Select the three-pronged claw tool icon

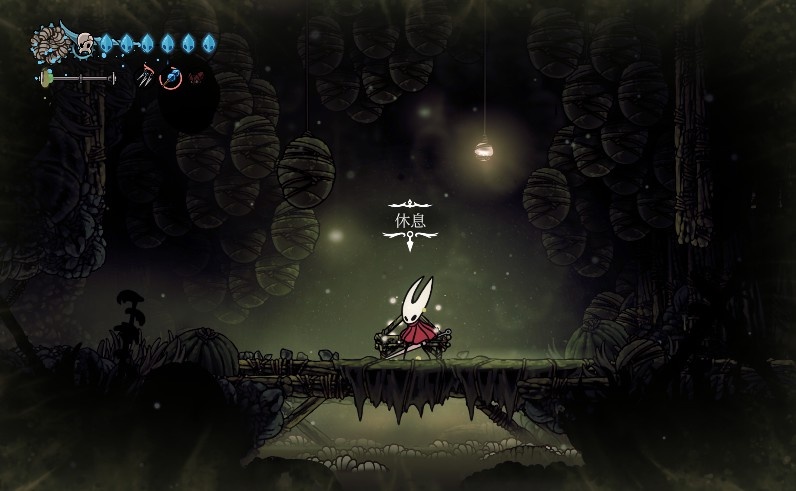coord(146,75)
